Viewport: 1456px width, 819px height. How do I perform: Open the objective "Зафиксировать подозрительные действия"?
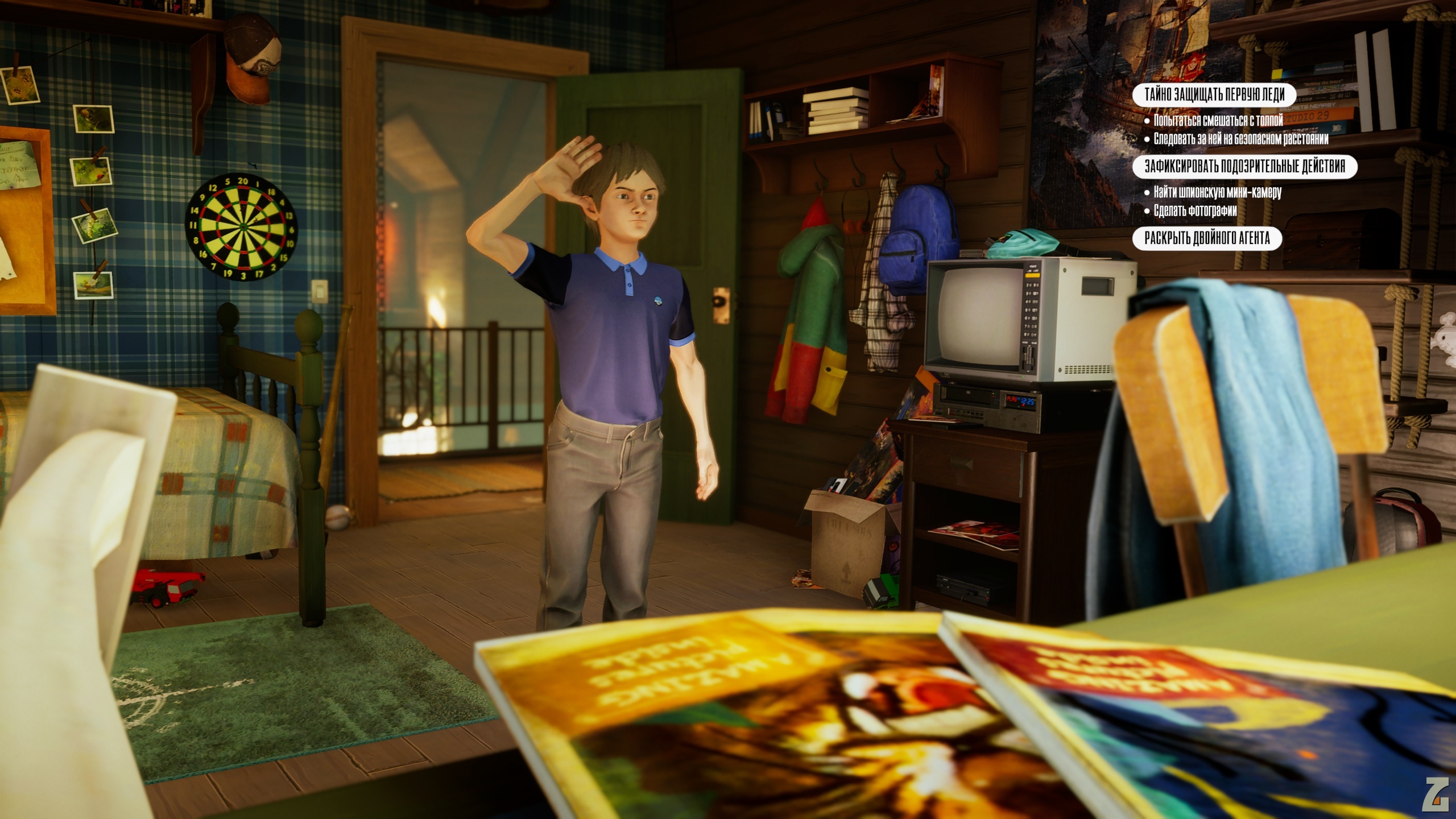tap(1244, 166)
